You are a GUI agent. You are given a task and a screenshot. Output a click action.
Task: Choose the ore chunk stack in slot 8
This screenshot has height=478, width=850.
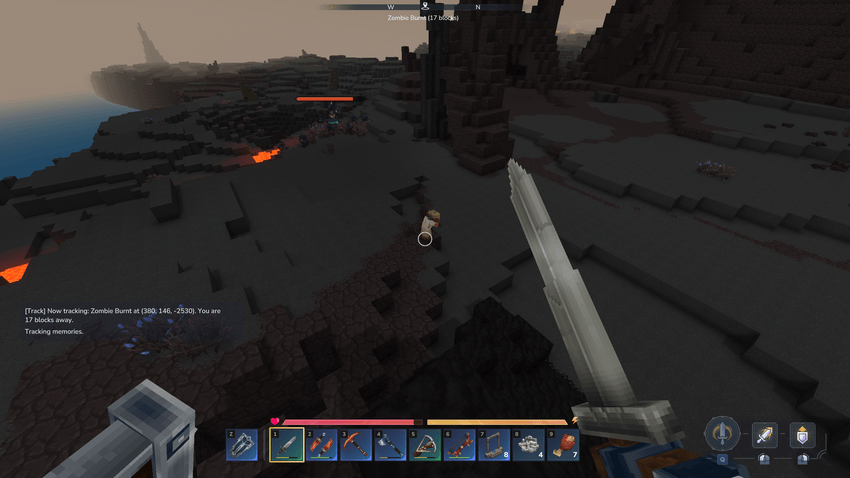528,444
